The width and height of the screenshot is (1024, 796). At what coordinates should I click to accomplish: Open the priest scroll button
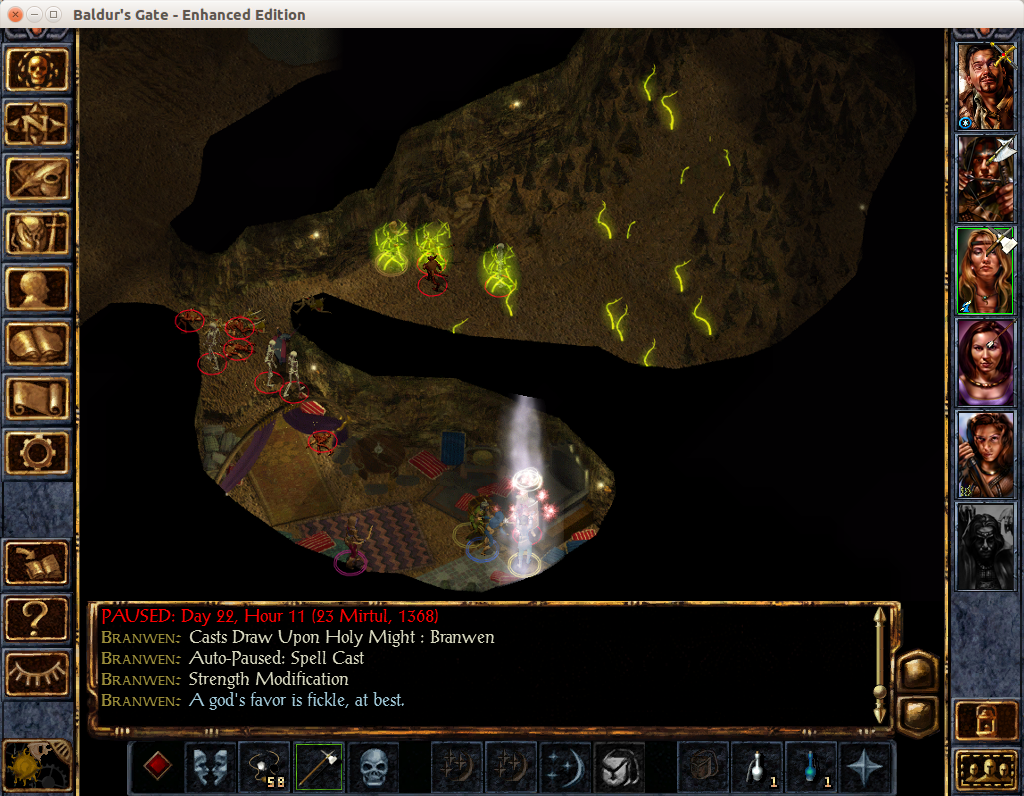pos(38,398)
